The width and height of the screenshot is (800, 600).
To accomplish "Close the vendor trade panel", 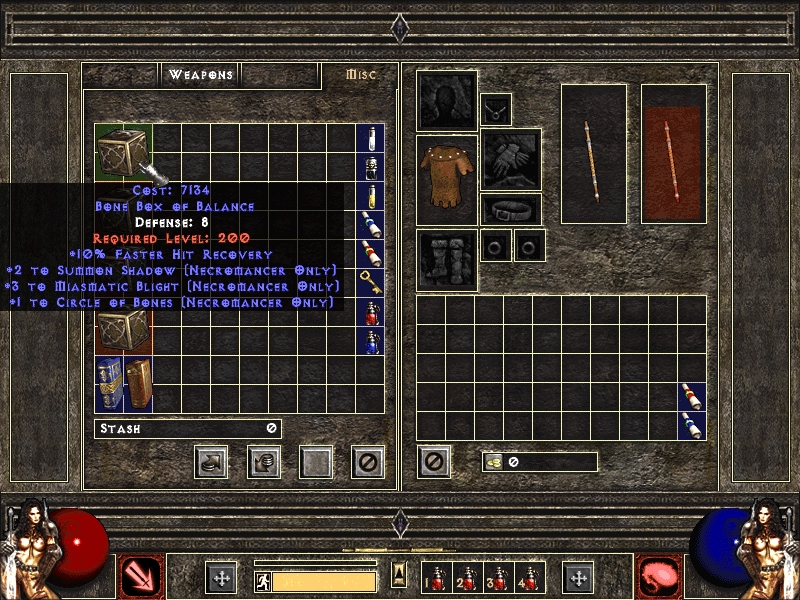I will [368, 462].
